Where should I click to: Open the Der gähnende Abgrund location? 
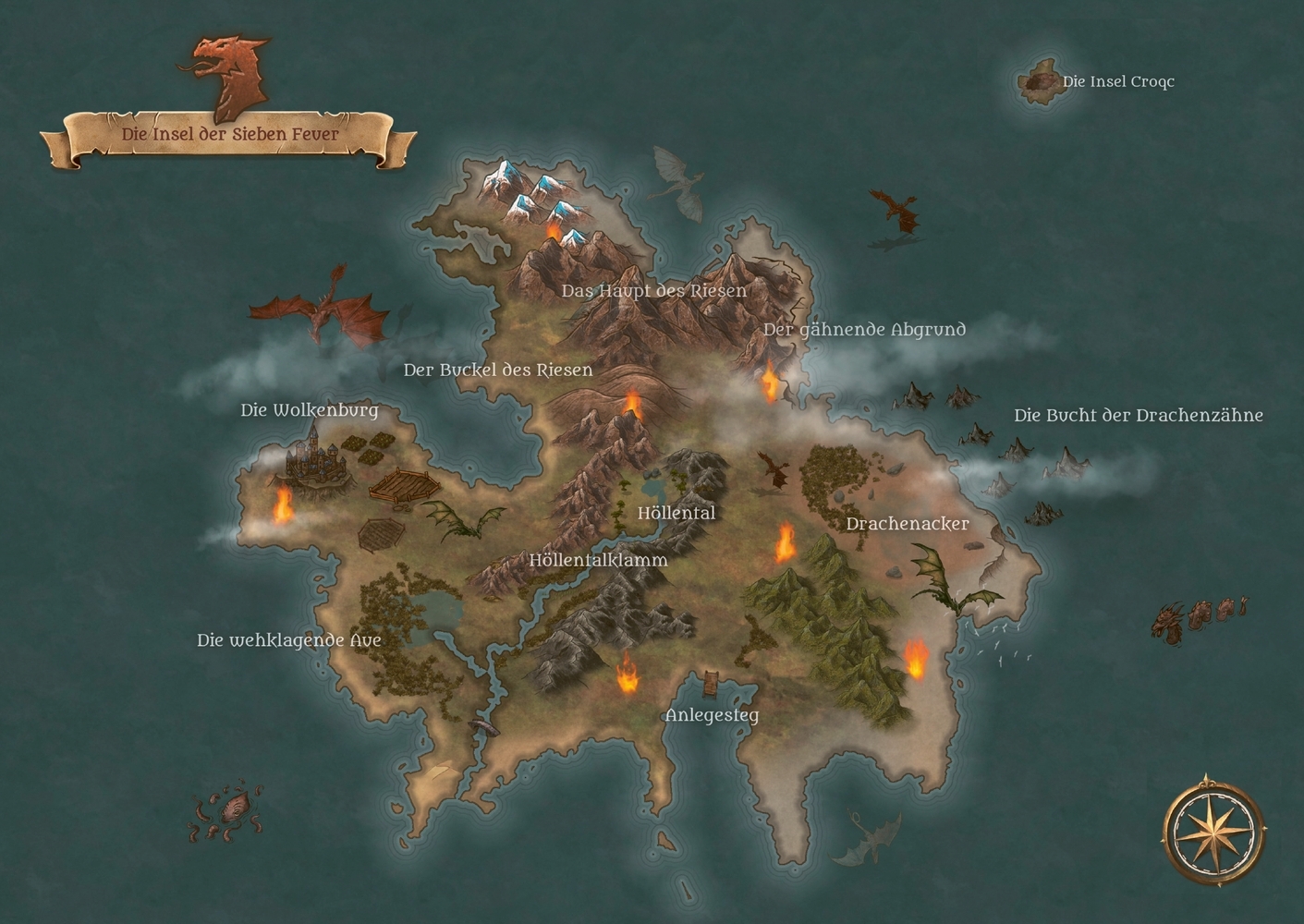[864, 330]
